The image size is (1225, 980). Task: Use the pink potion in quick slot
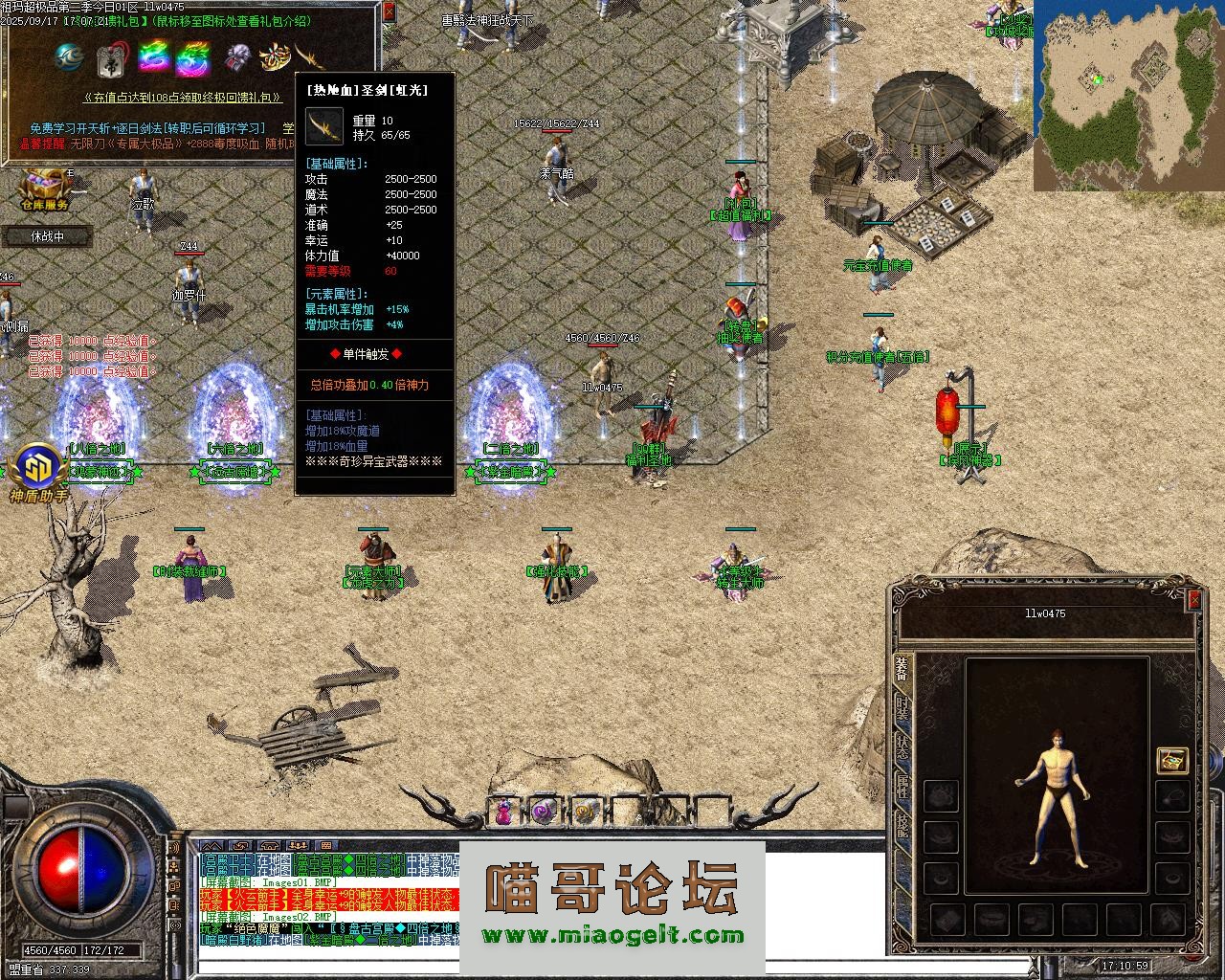click(x=503, y=813)
